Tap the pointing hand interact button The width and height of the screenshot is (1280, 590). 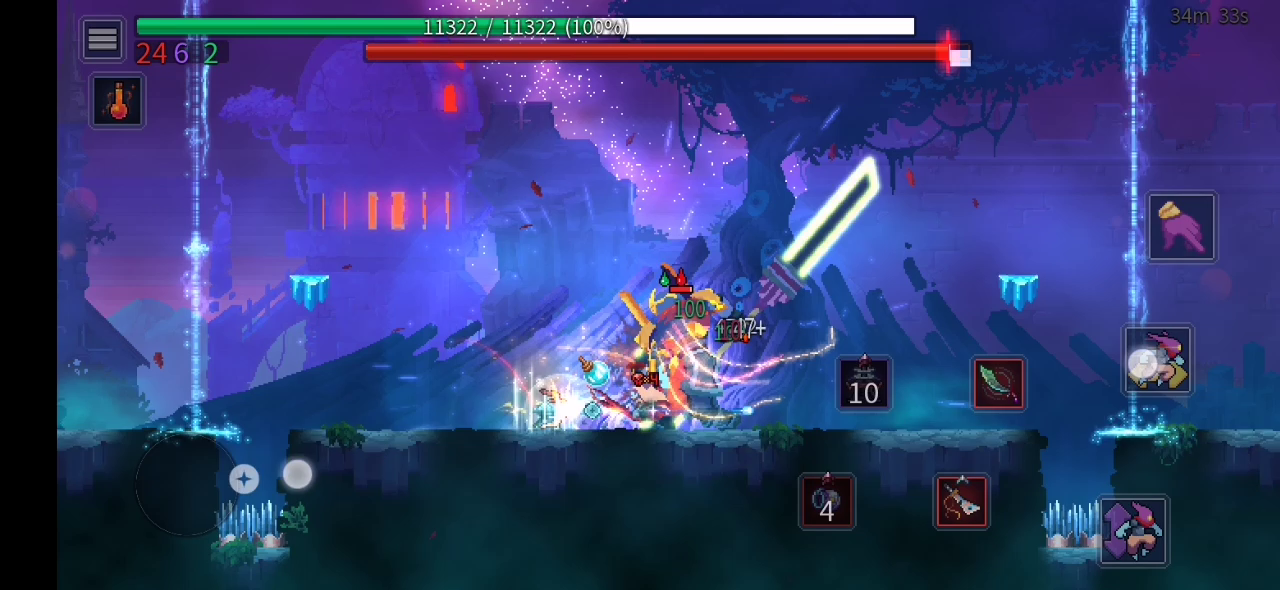[x=1181, y=227]
